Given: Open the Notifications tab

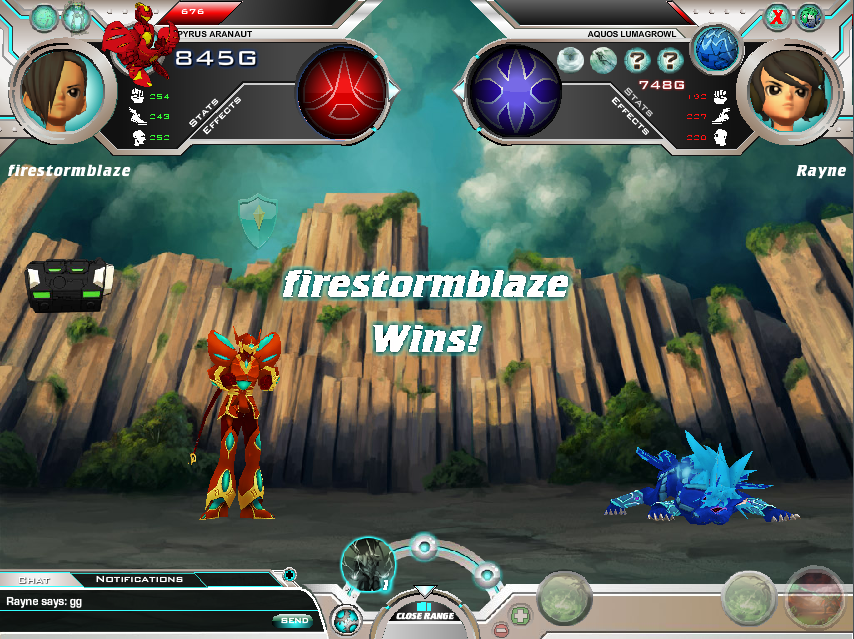Looking at the screenshot, I should point(139,579).
